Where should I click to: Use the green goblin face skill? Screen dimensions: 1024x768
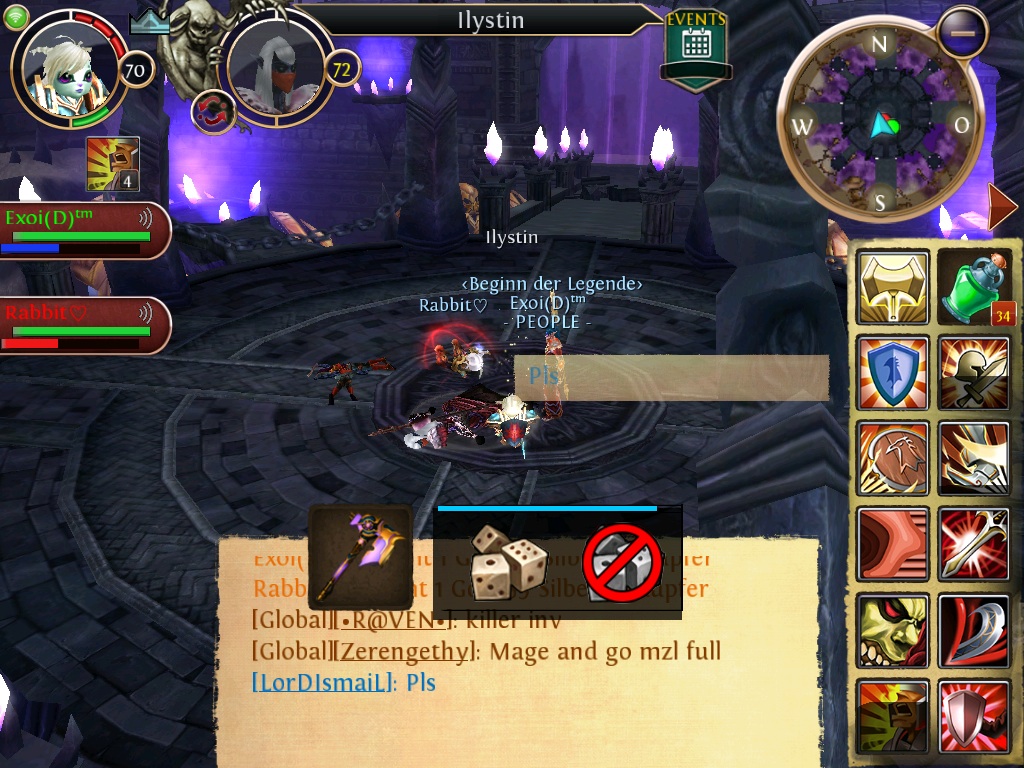click(x=892, y=630)
